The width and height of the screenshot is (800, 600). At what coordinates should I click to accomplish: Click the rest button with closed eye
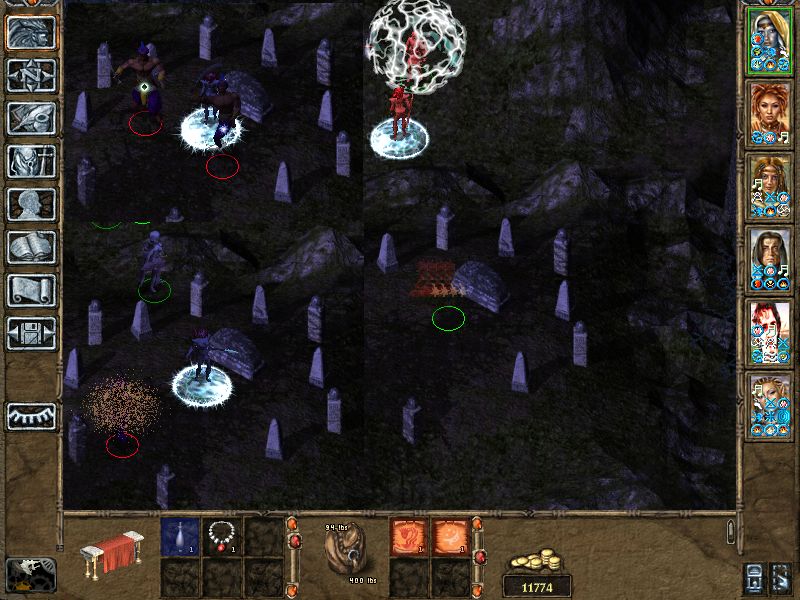pos(31,415)
